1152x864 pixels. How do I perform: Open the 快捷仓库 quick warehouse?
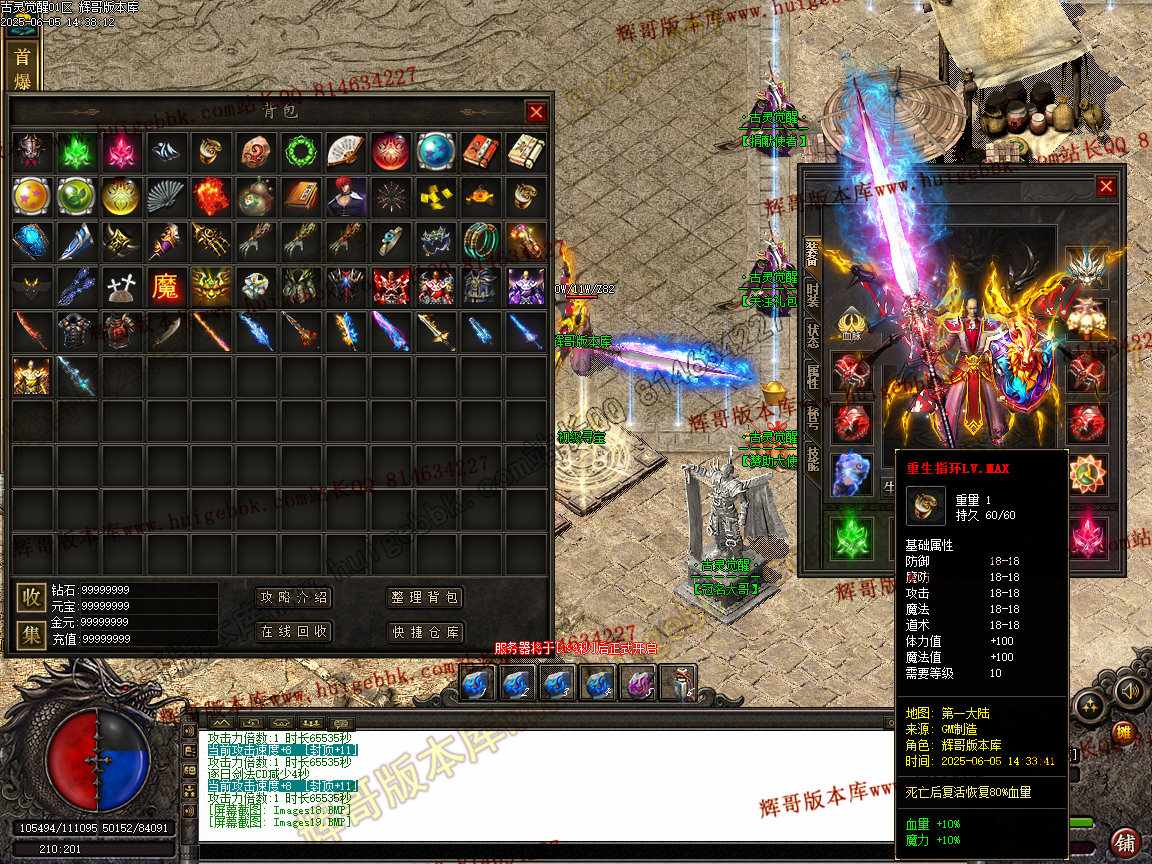coord(425,632)
